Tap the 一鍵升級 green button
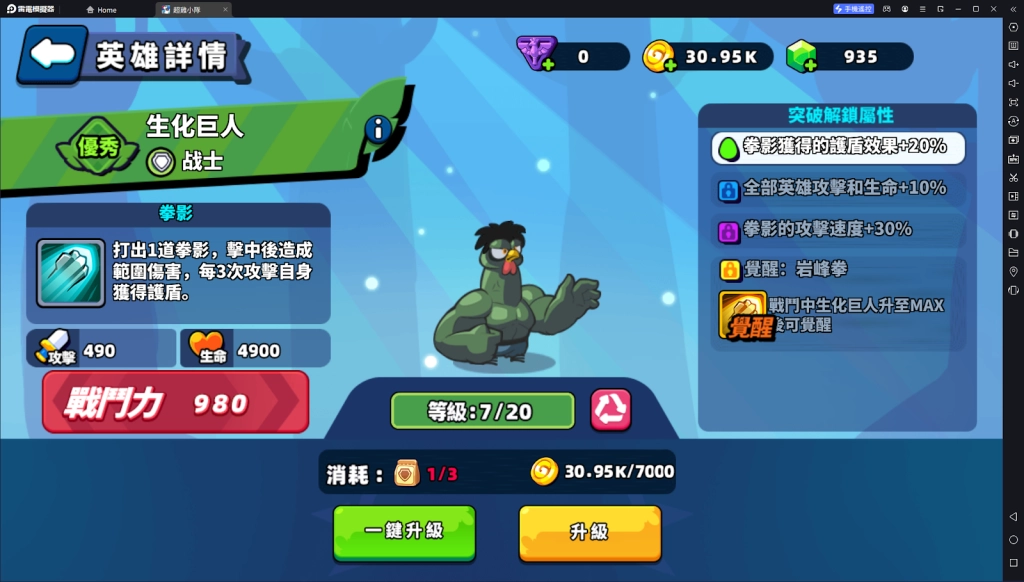Viewport: 1024px width, 582px height. [404, 532]
